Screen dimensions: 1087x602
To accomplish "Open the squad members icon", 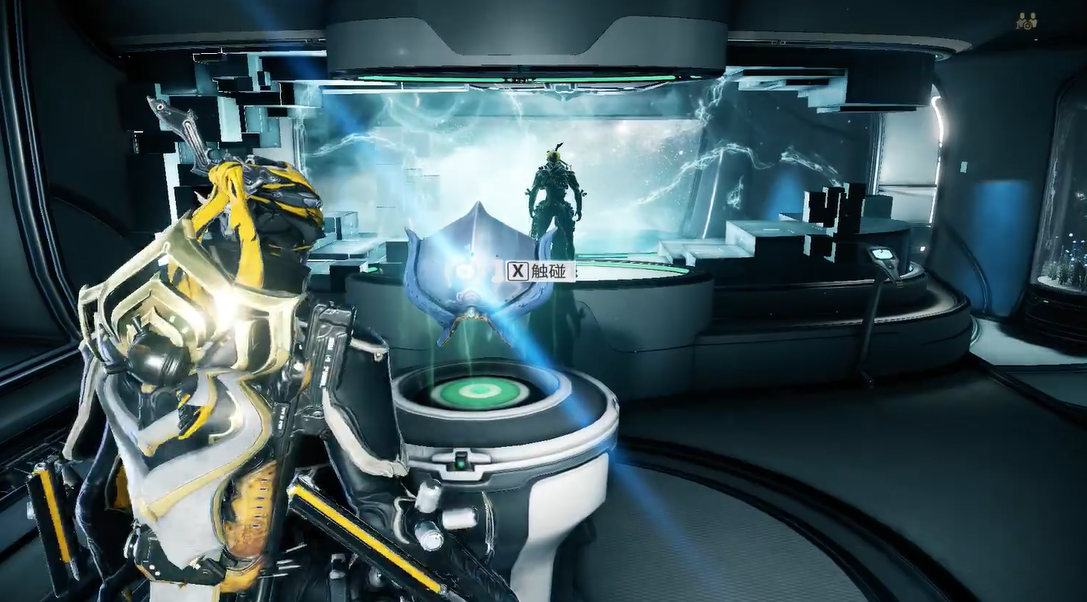I will tap(1027, 20).
